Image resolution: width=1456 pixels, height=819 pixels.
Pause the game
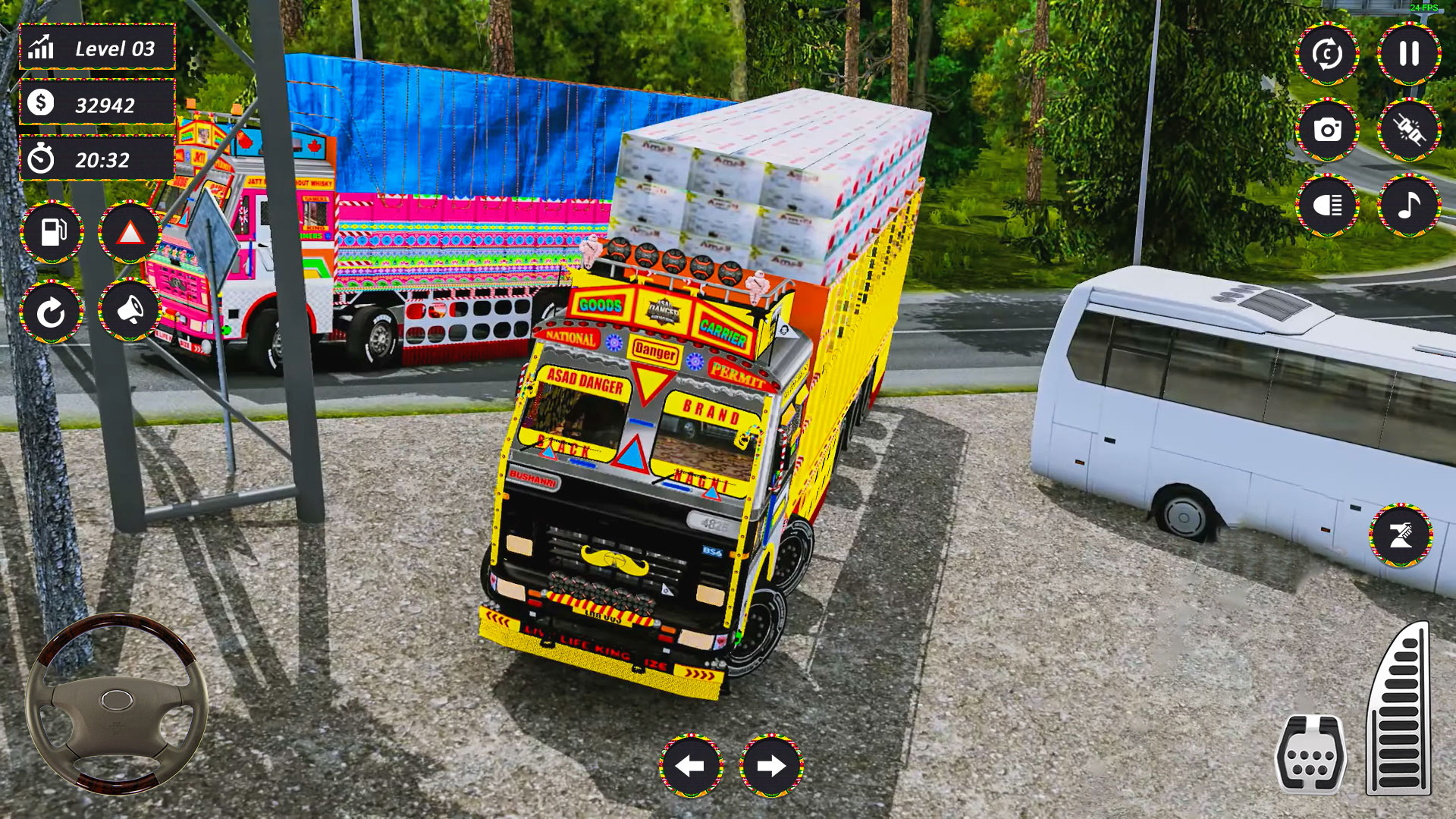click(x=1407, y=54)
